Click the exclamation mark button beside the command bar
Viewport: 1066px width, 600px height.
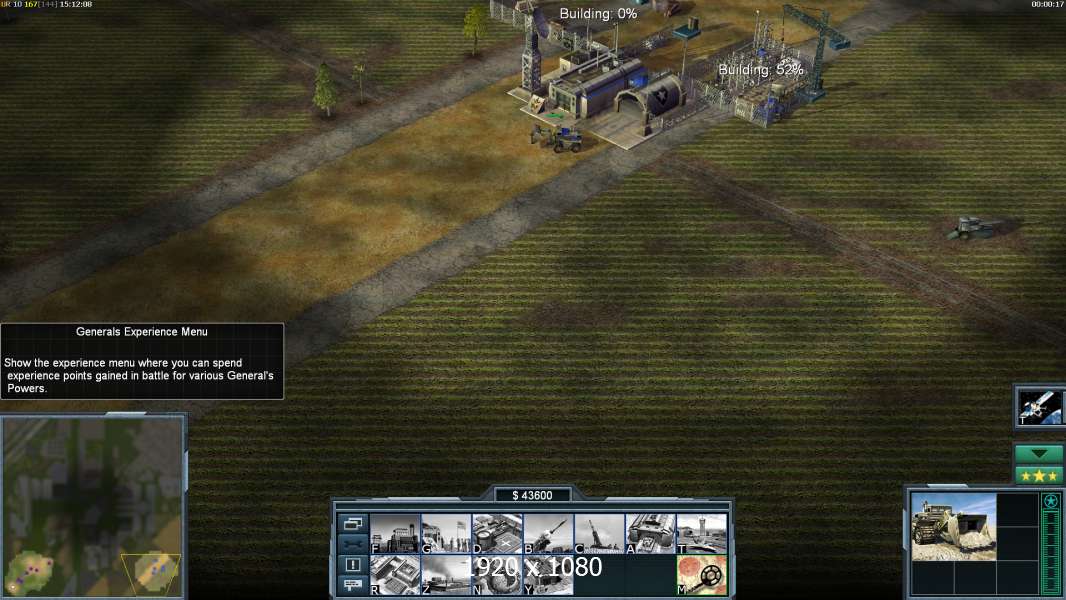(353, 565)
